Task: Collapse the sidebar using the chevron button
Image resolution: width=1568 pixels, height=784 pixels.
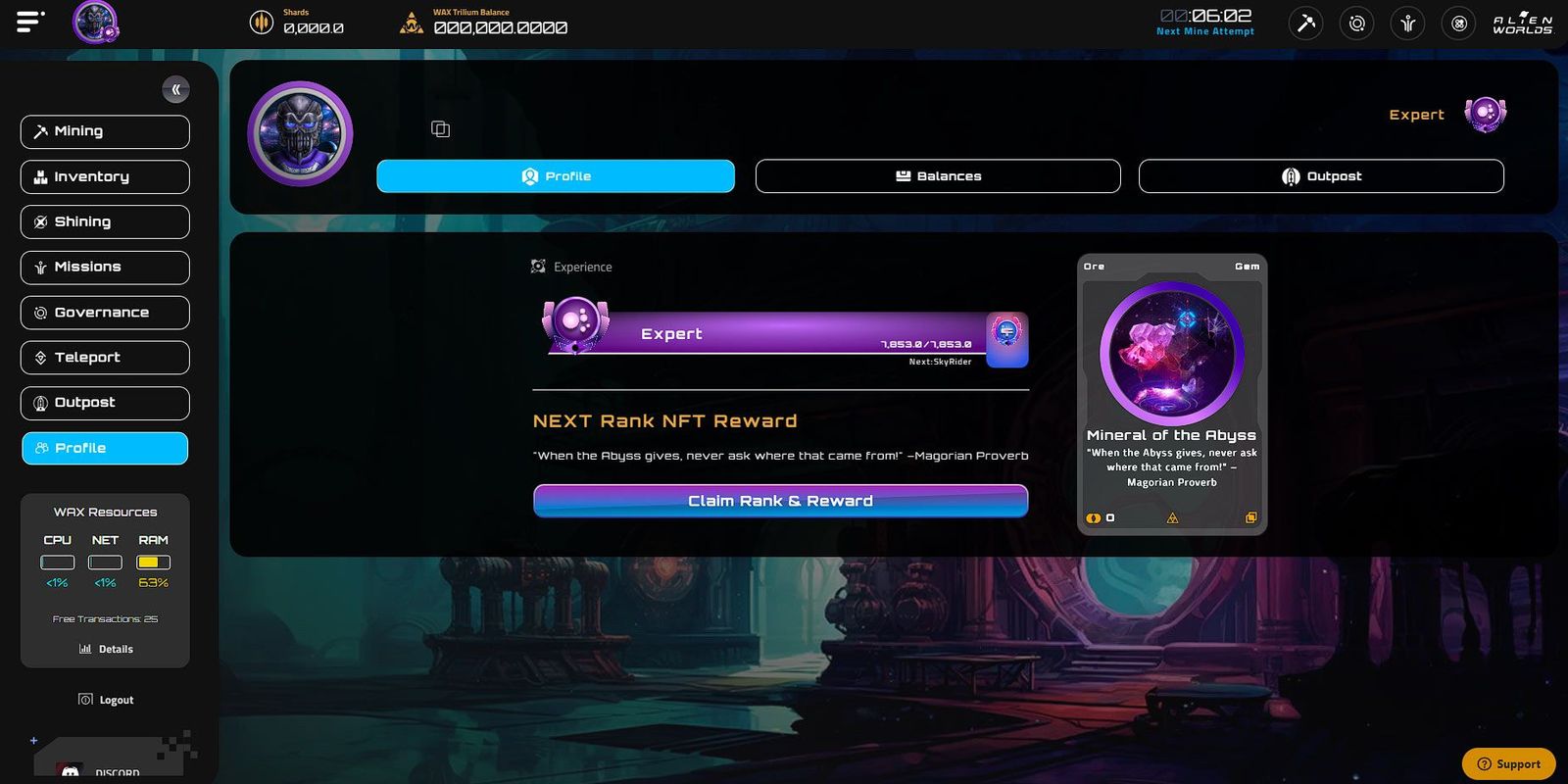Action: pos(175,89)
